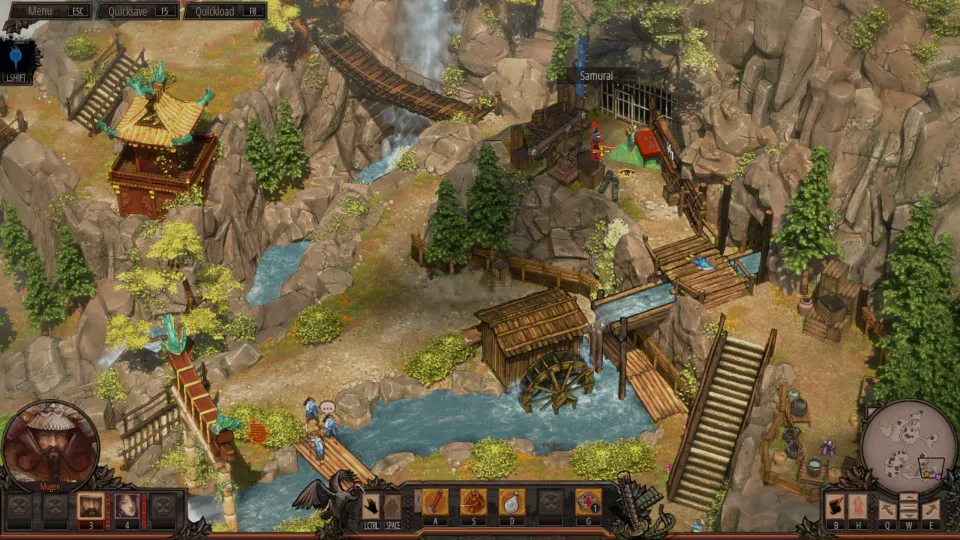
Task: Select the black view-cone hand icon
Action: point(835,507)
